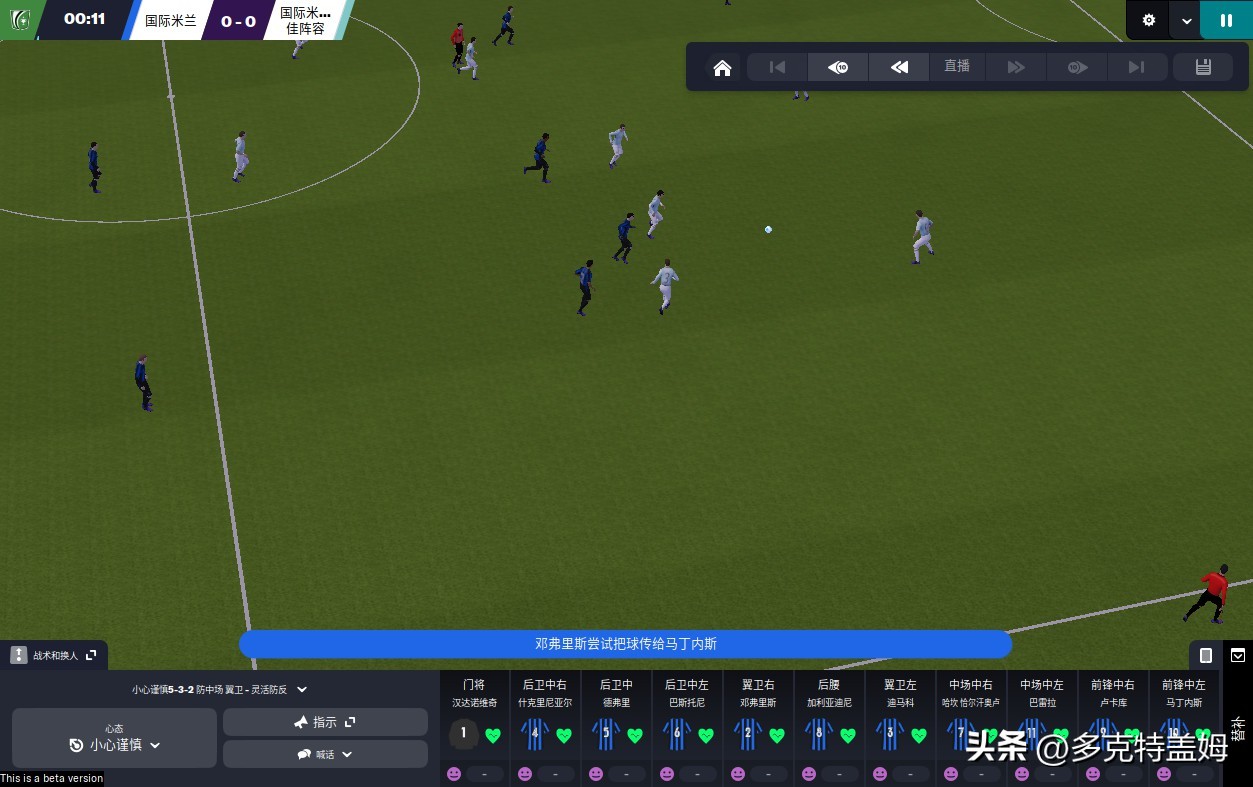Open the 指示 instructions panel
The height and width of the screenshot is (787, 1253).
pos(325,722)
